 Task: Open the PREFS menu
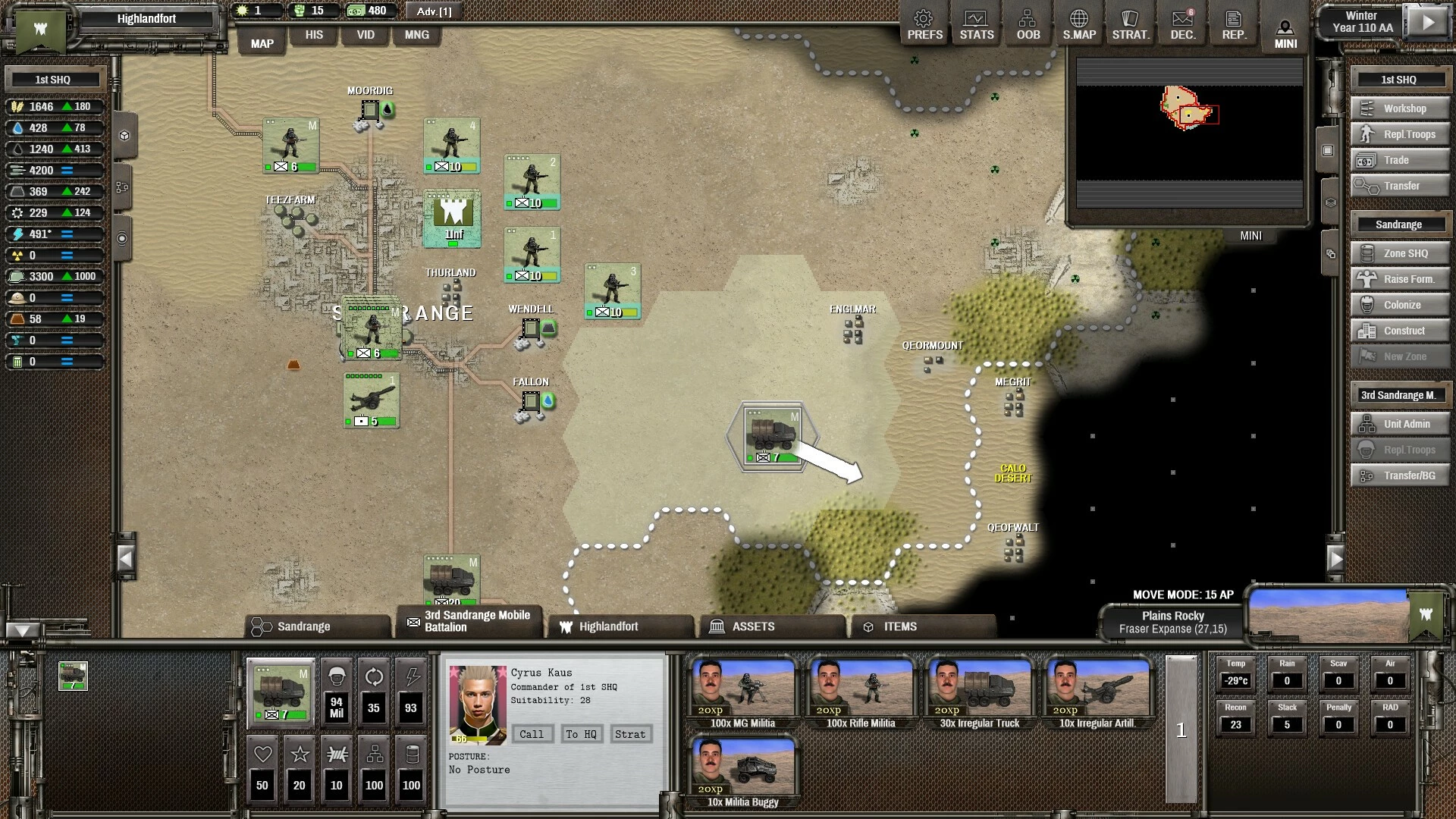point(924,25)
